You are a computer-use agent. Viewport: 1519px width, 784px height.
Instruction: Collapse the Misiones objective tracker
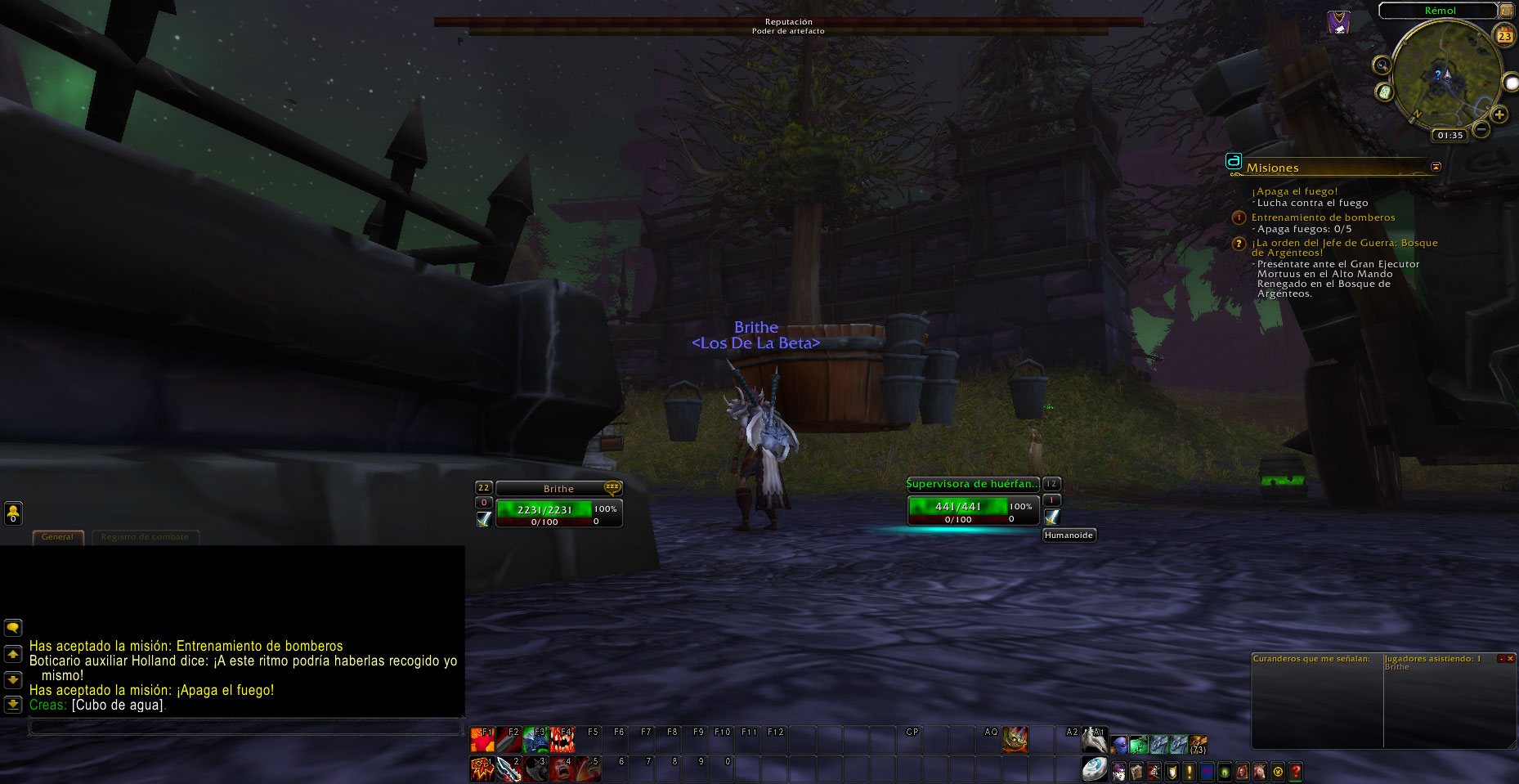click(x=1436, y=167)
